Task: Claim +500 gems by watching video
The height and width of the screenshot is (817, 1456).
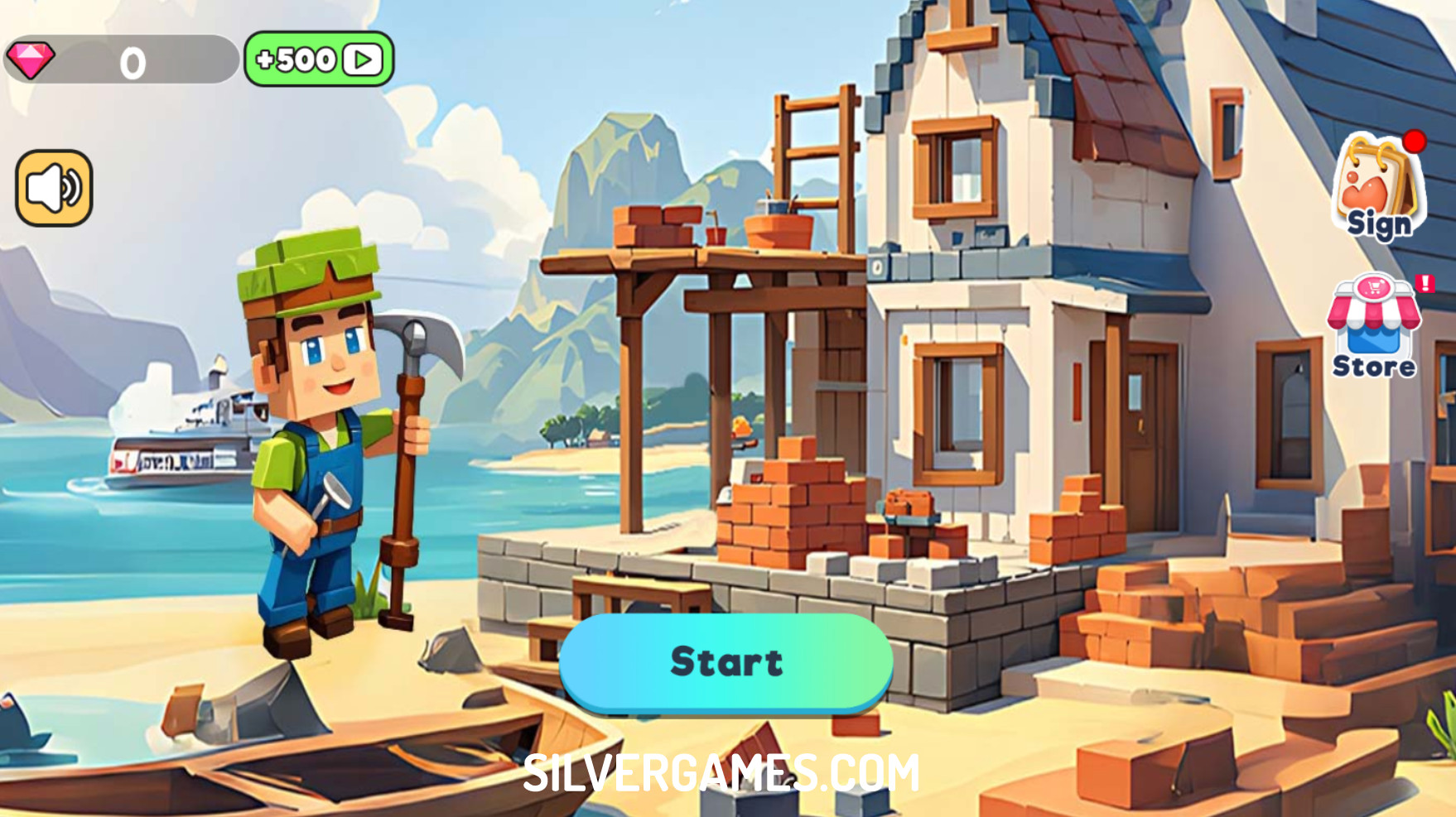Action: 319,59
